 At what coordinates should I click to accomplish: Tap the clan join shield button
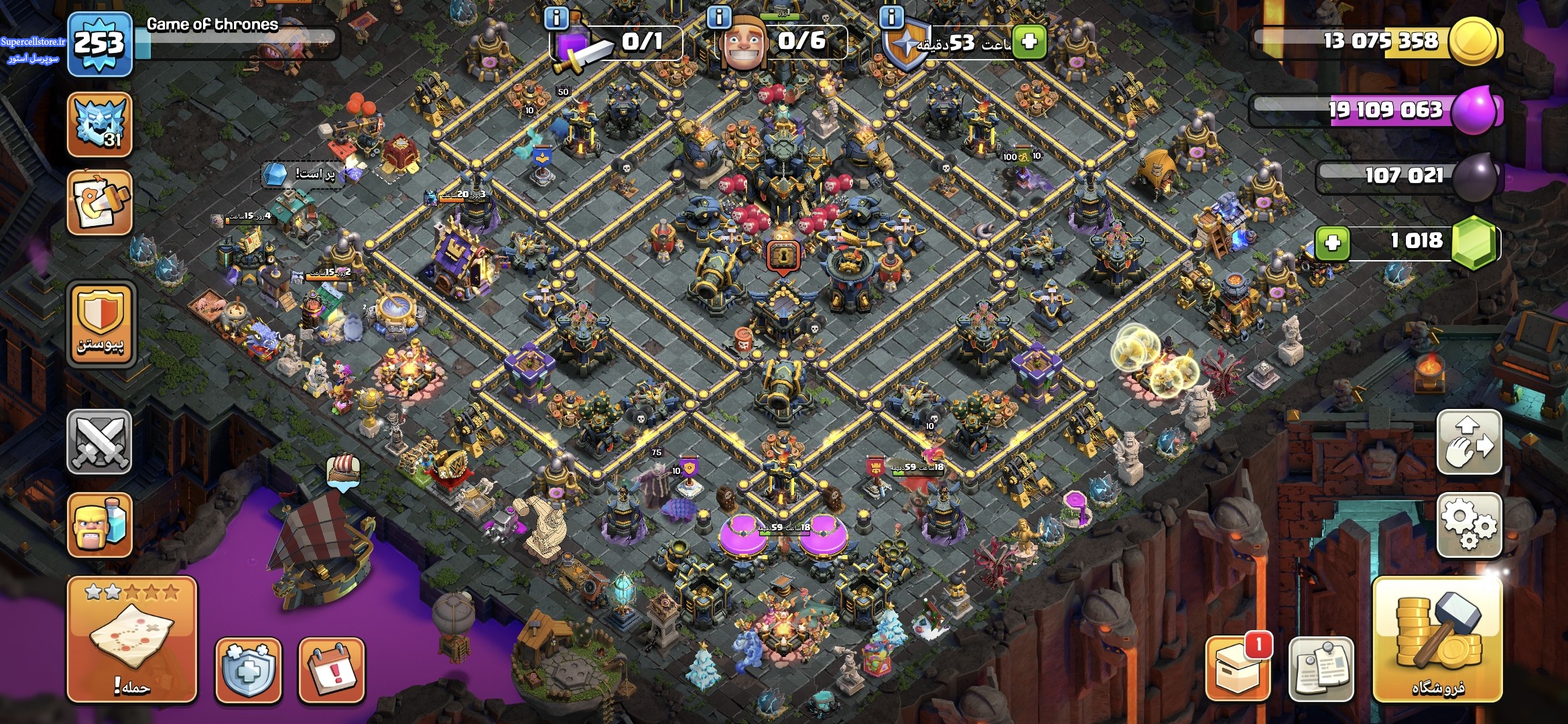click(x=101, y=323)
